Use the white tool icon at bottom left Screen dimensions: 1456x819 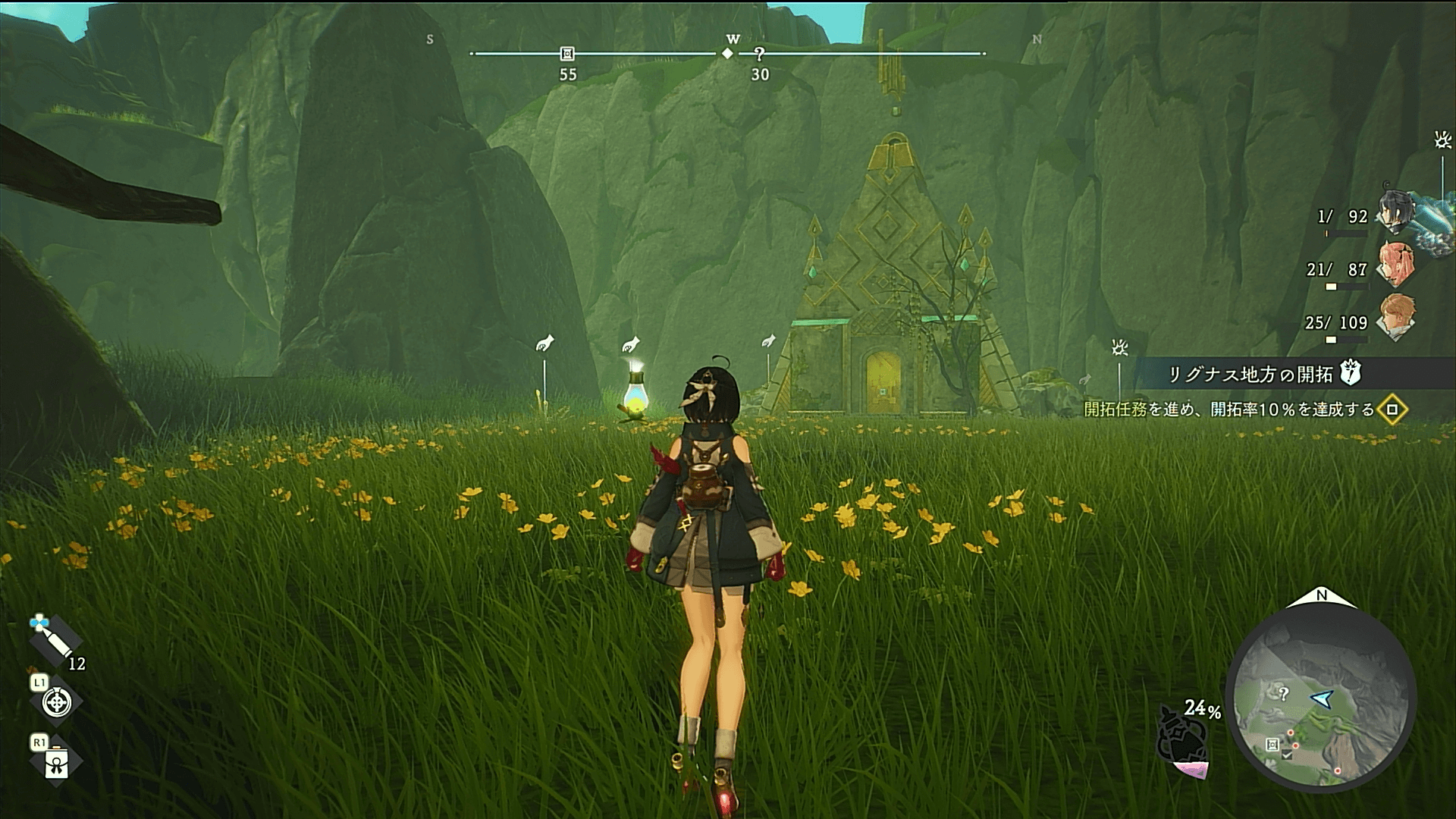pos(57,763)
